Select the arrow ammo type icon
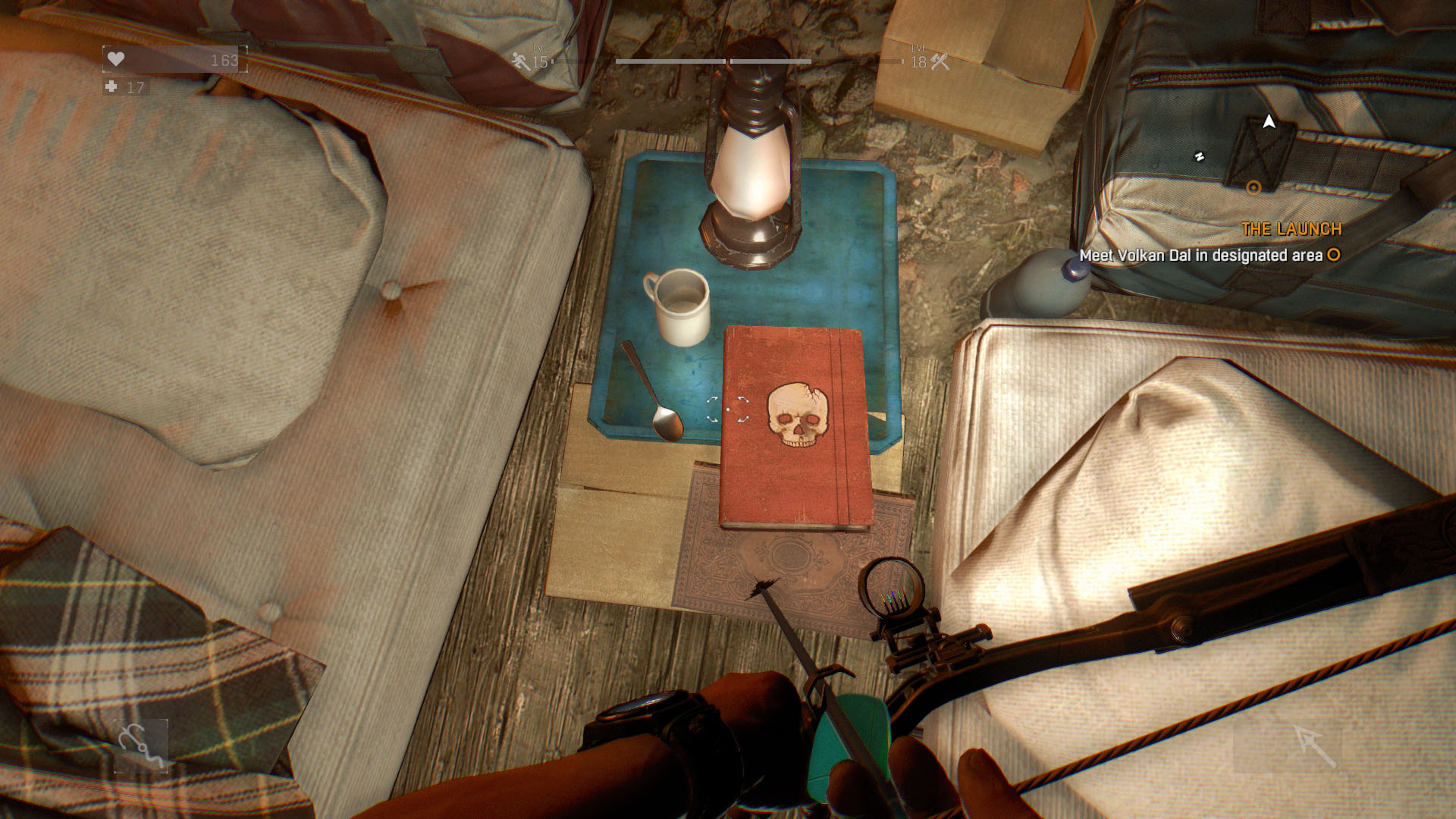Viewport: 1456px width, 819px height. 1314,745
